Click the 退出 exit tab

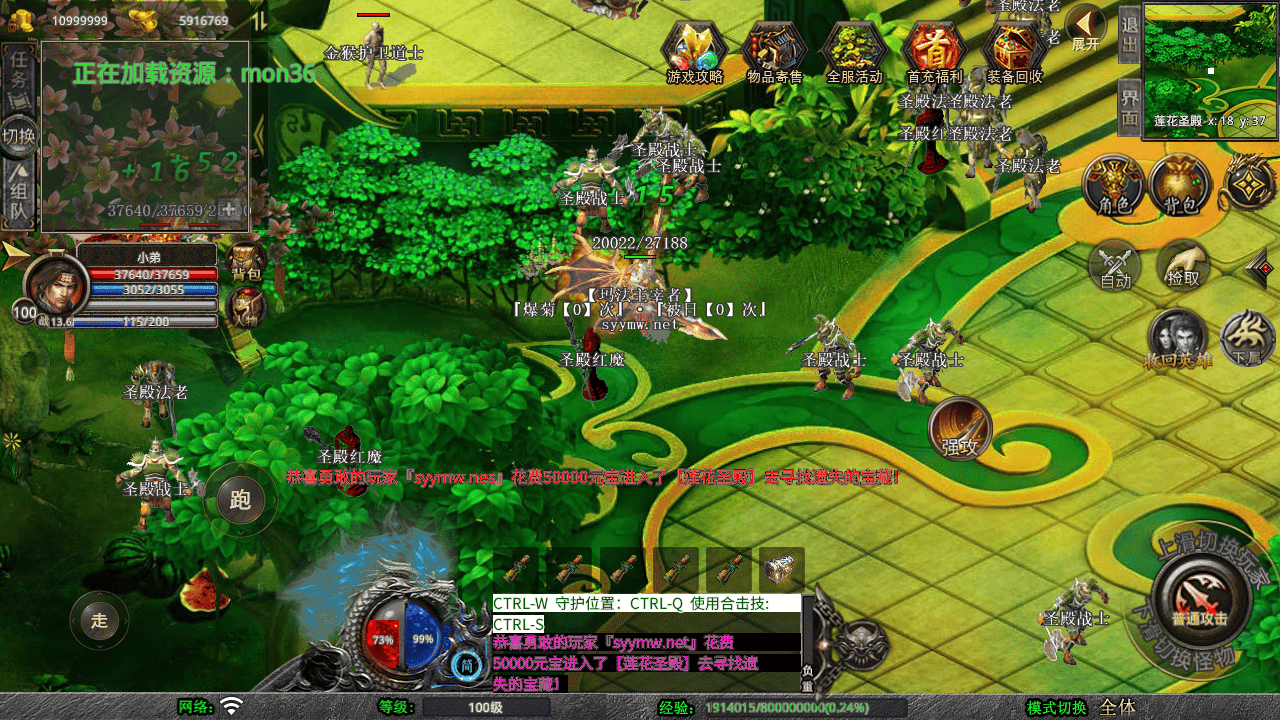[x=1129, y=34]
